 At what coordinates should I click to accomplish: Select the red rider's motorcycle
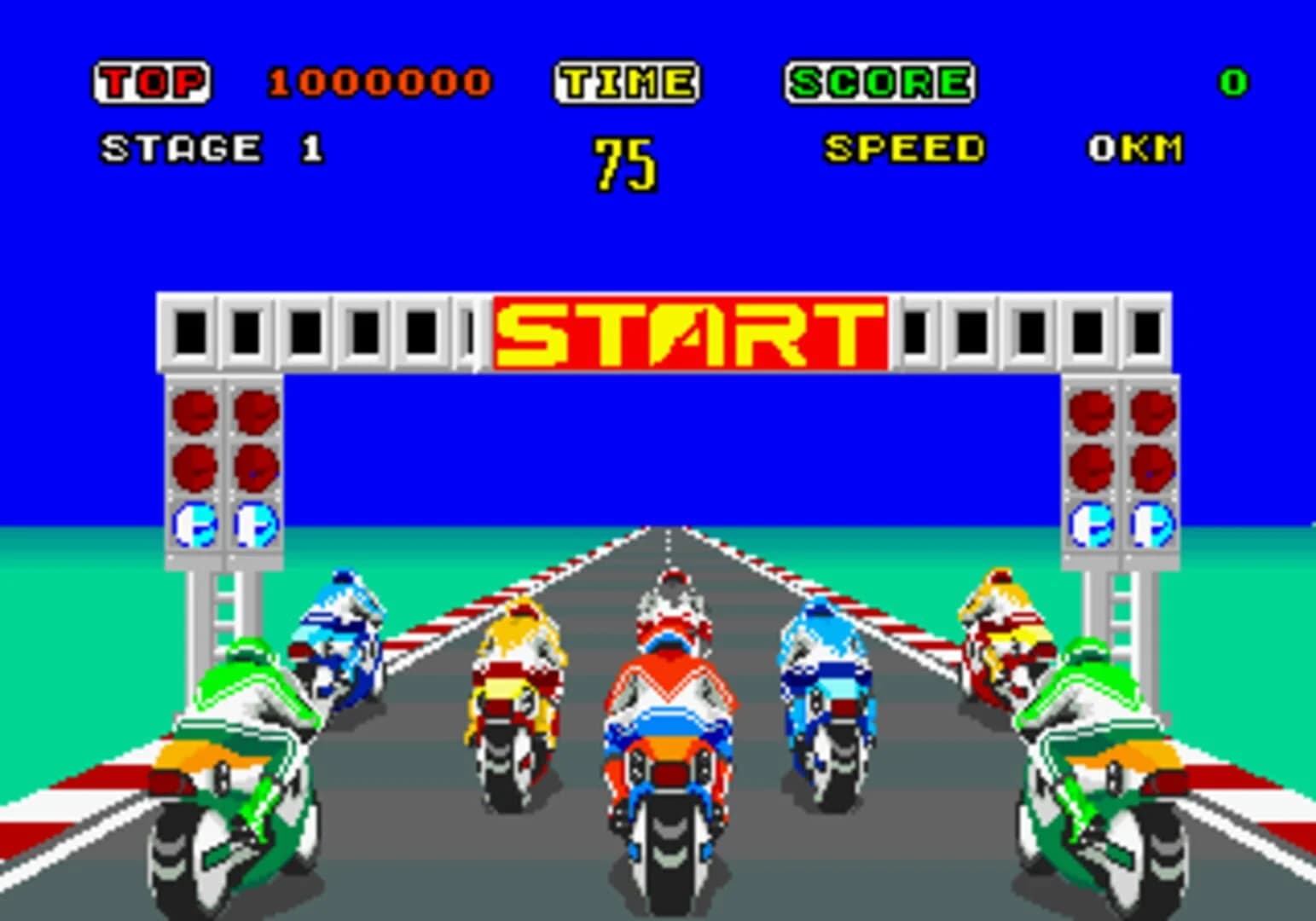(670, 750)
